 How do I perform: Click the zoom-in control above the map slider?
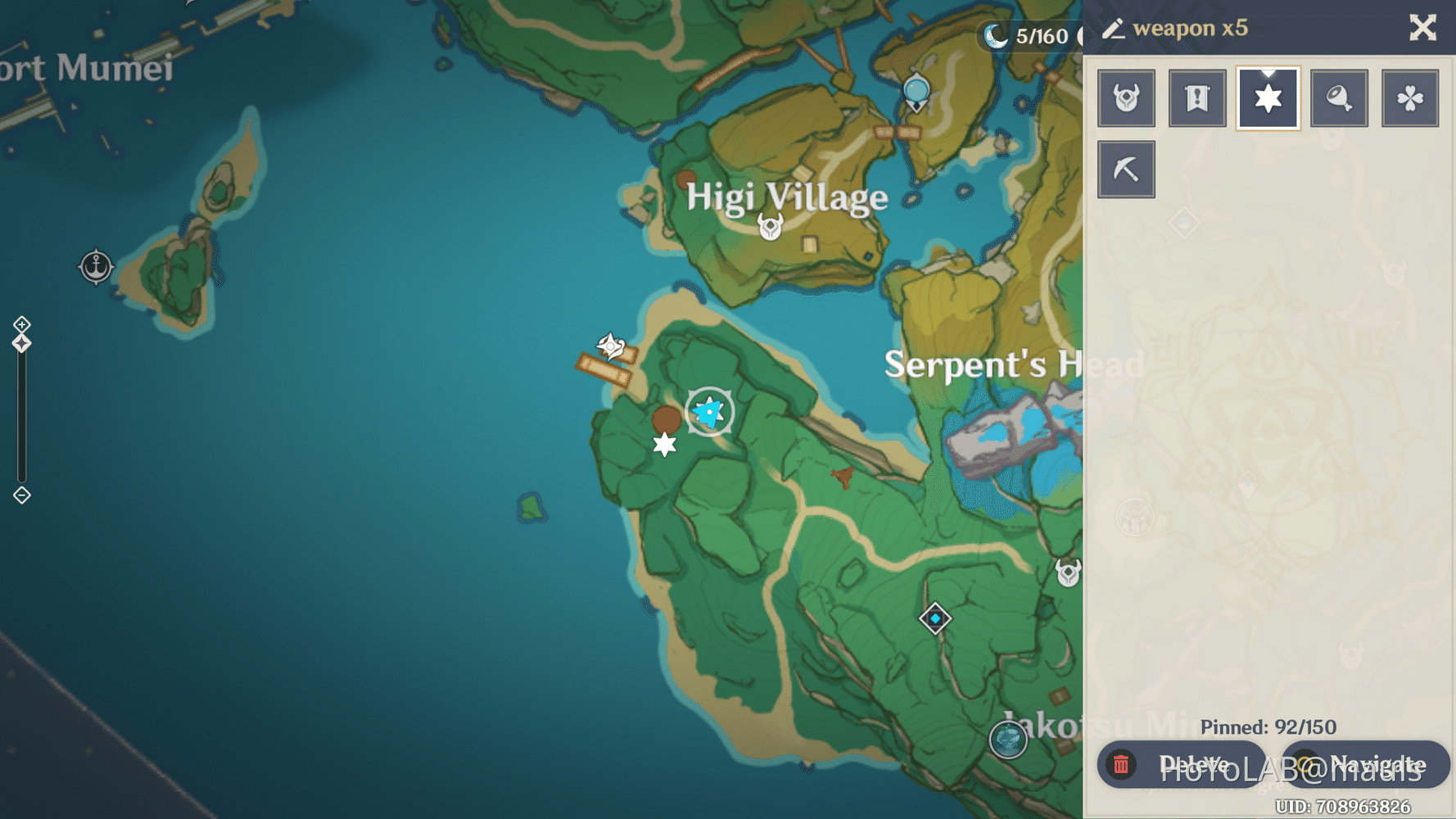coord(20,324)
